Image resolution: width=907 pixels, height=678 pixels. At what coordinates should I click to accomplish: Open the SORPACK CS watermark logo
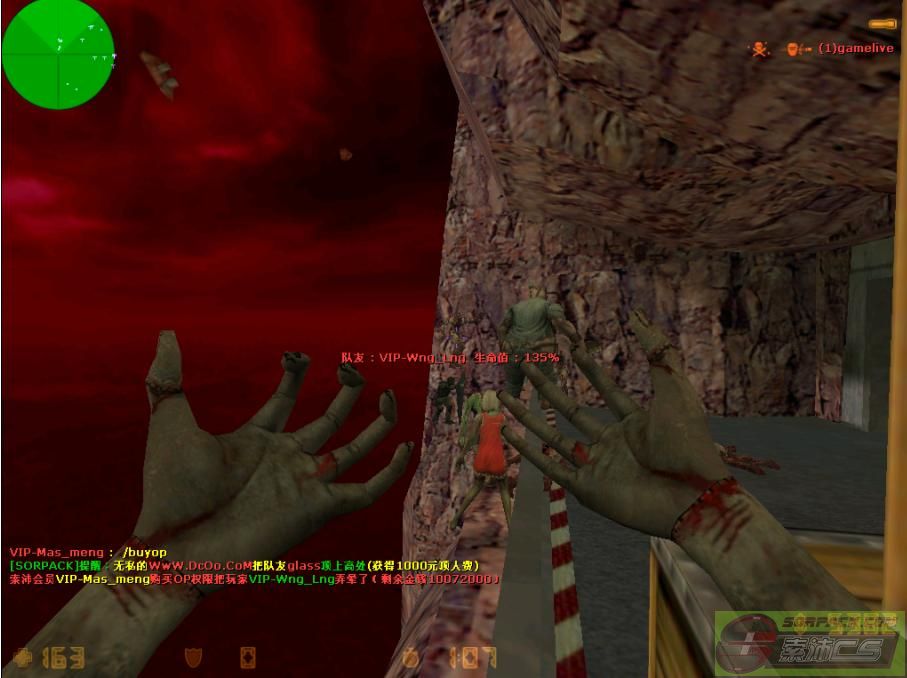click(810, 643)
